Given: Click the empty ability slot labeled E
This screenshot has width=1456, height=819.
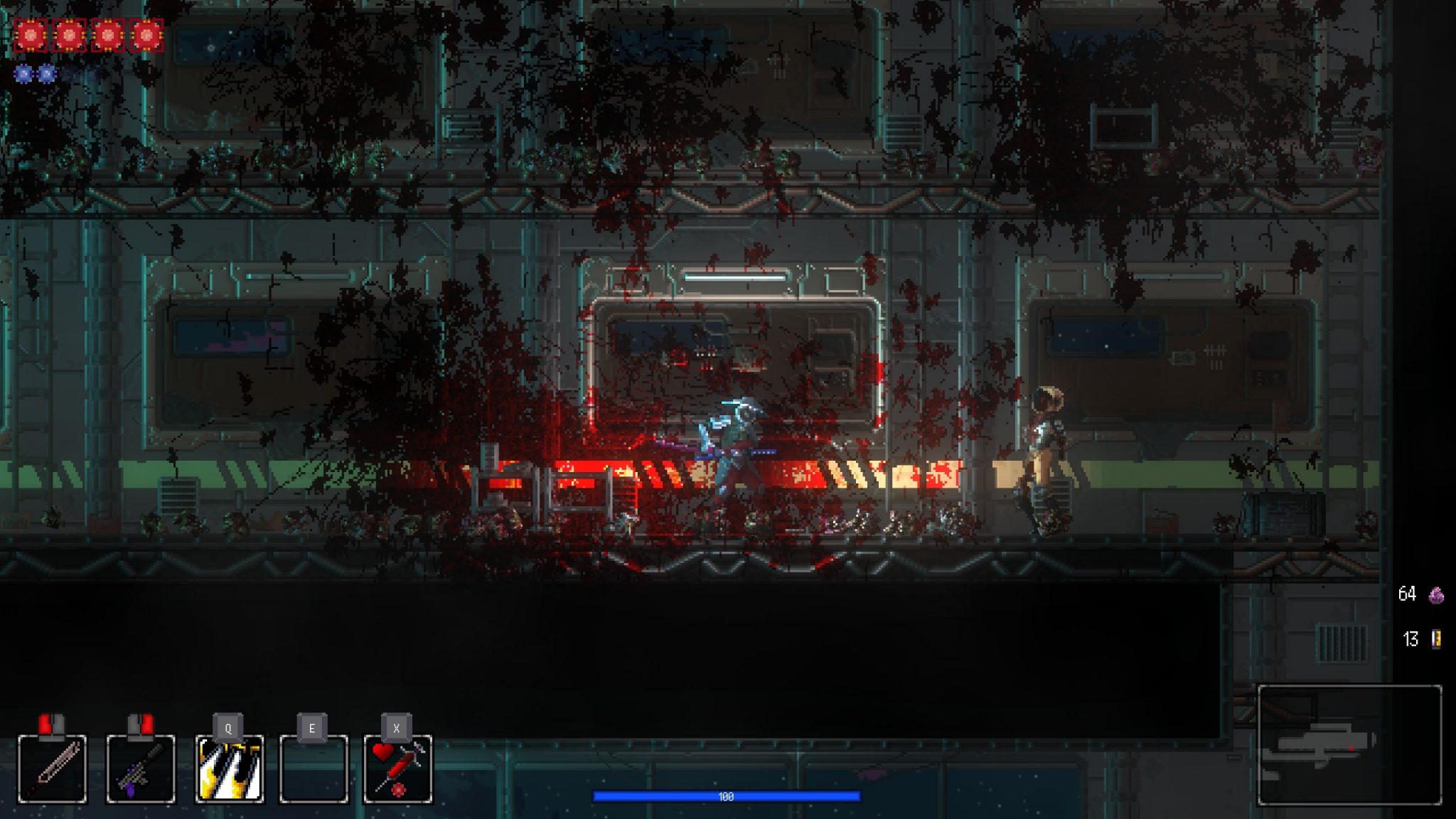Looking at the screenshot, I should pos(314,769).
